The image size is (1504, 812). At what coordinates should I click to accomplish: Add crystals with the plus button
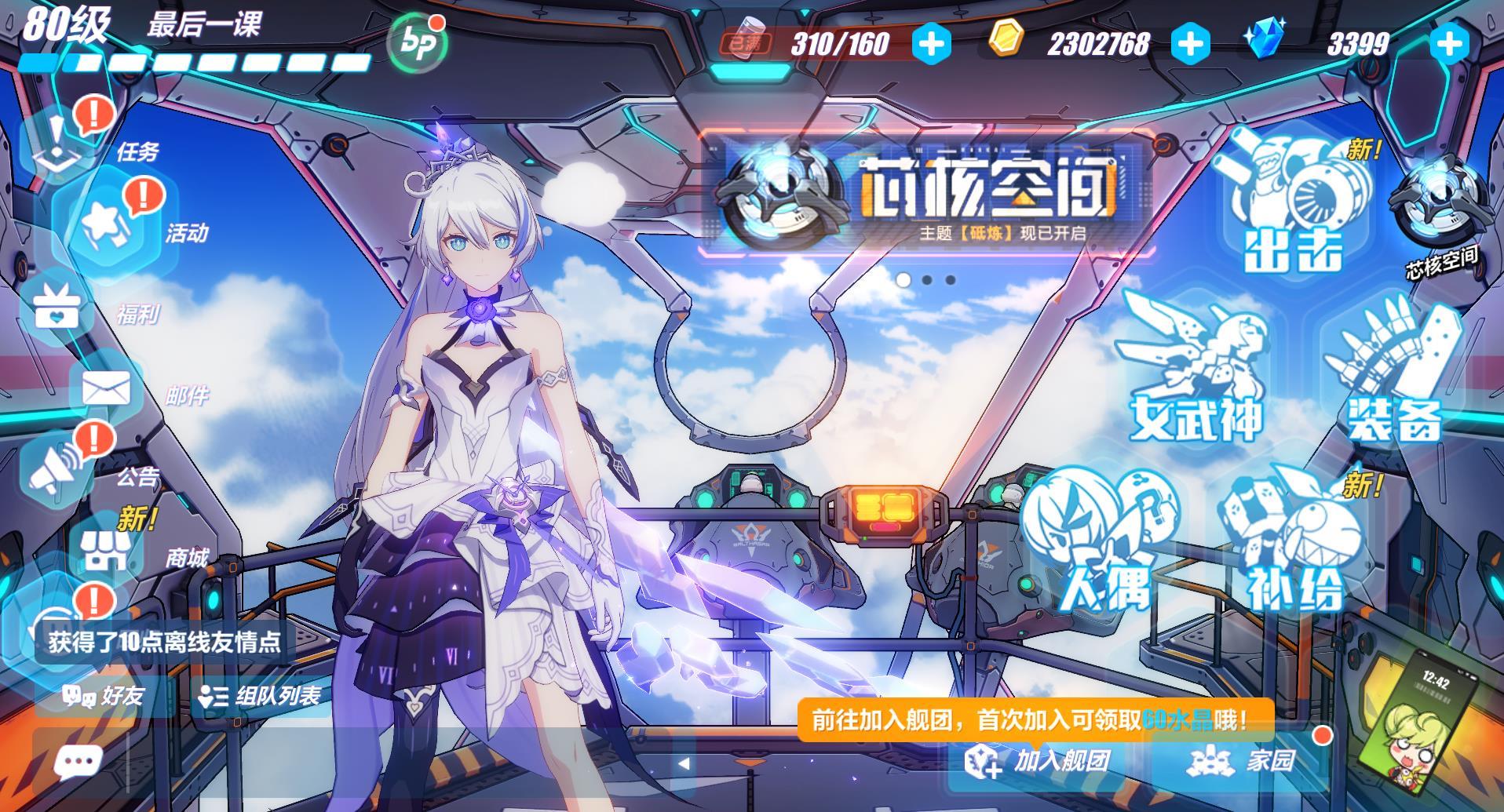1448,44
